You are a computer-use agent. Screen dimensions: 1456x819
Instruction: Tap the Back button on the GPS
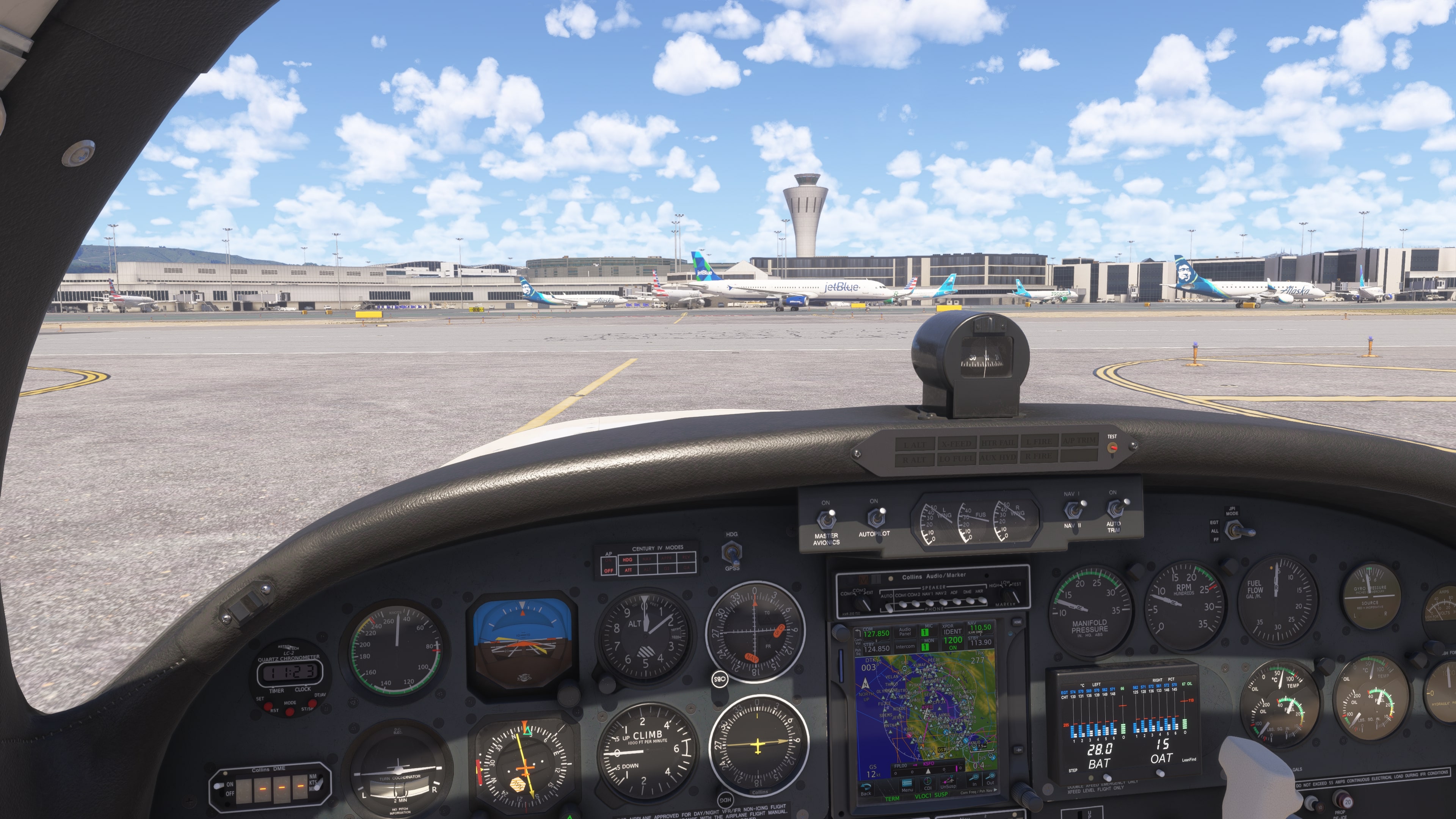click(x=865, y=788)
